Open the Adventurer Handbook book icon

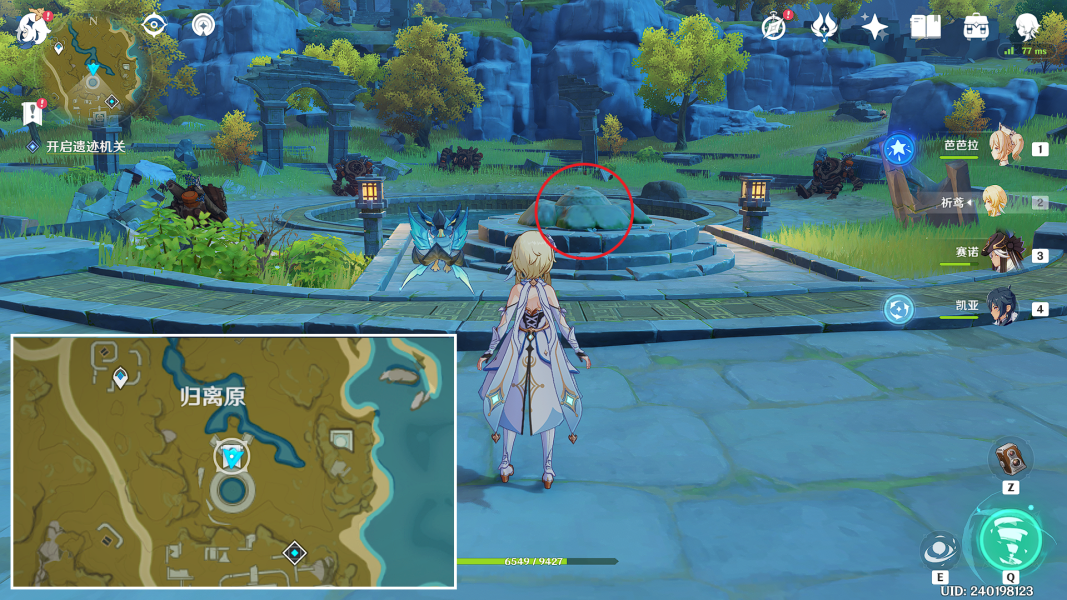pyautogui.click(x=925, y=27)
